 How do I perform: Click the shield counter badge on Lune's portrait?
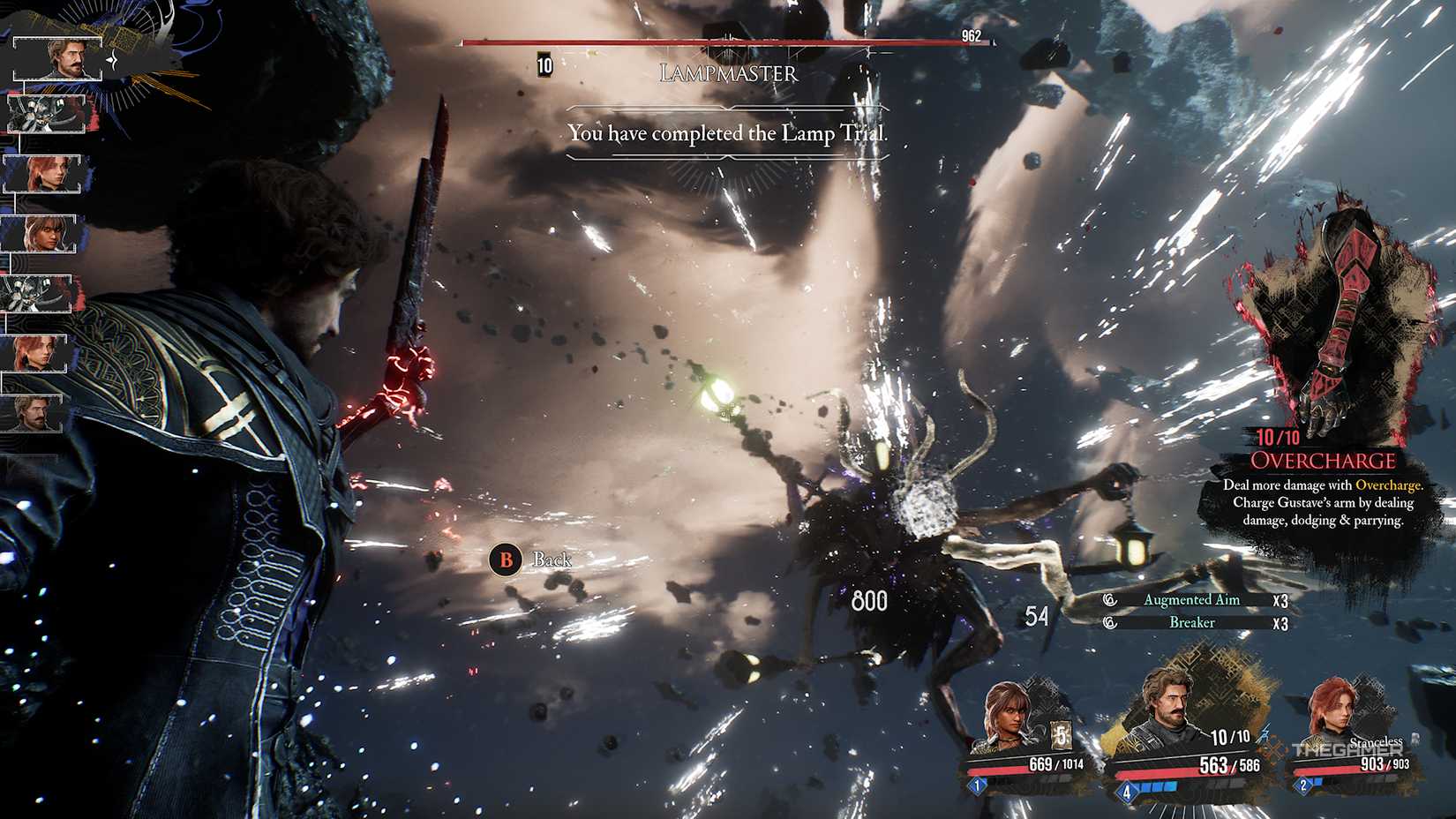pos(1061,735)
